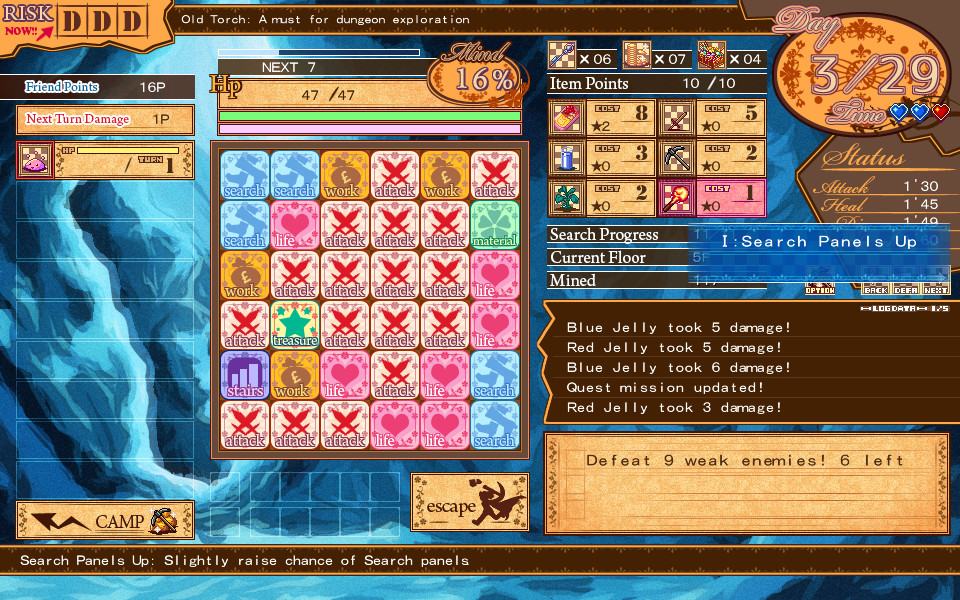960x600 pixels.
Task: Click the escape button
Action: [x=470, y=503]
